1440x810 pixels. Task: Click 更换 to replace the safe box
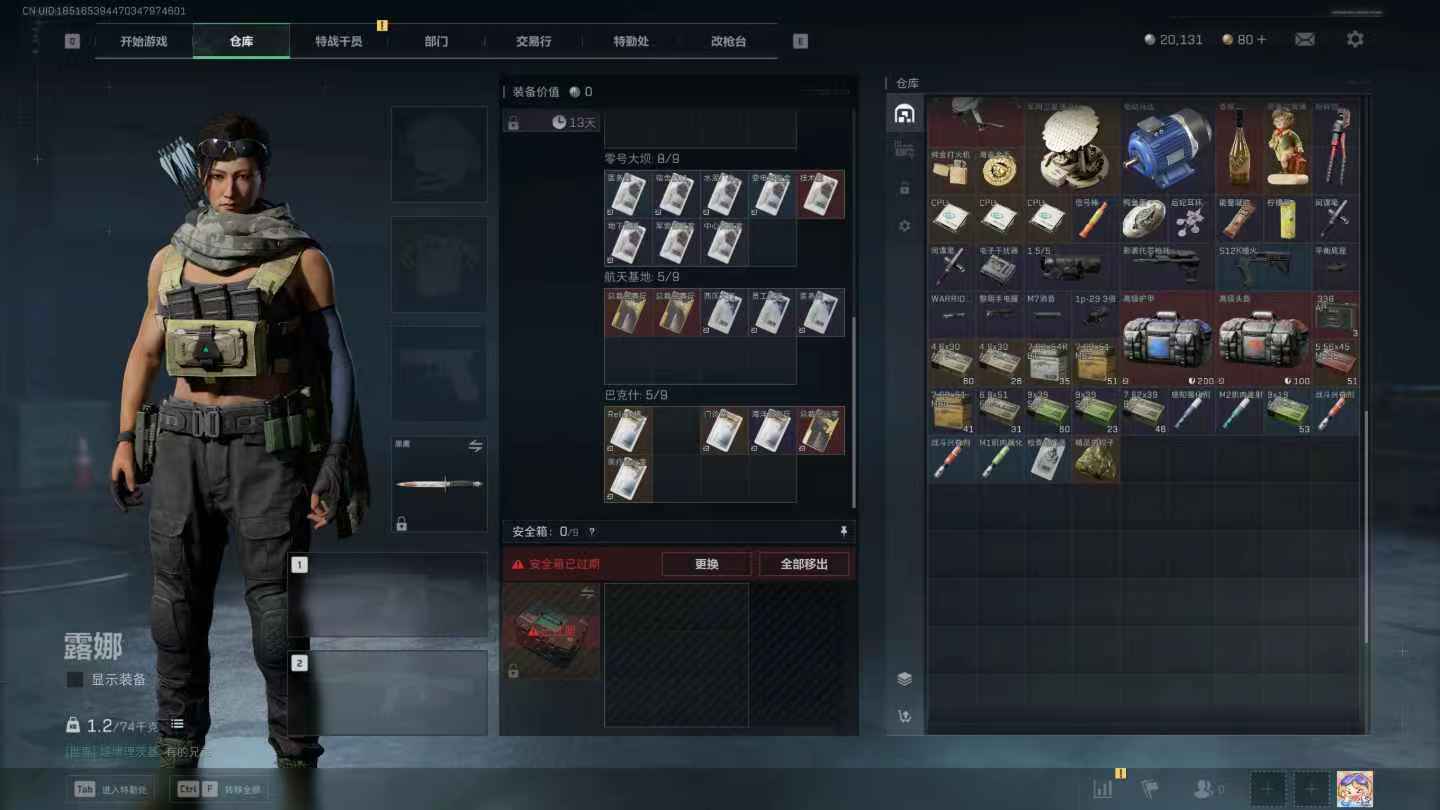(706, 564)
